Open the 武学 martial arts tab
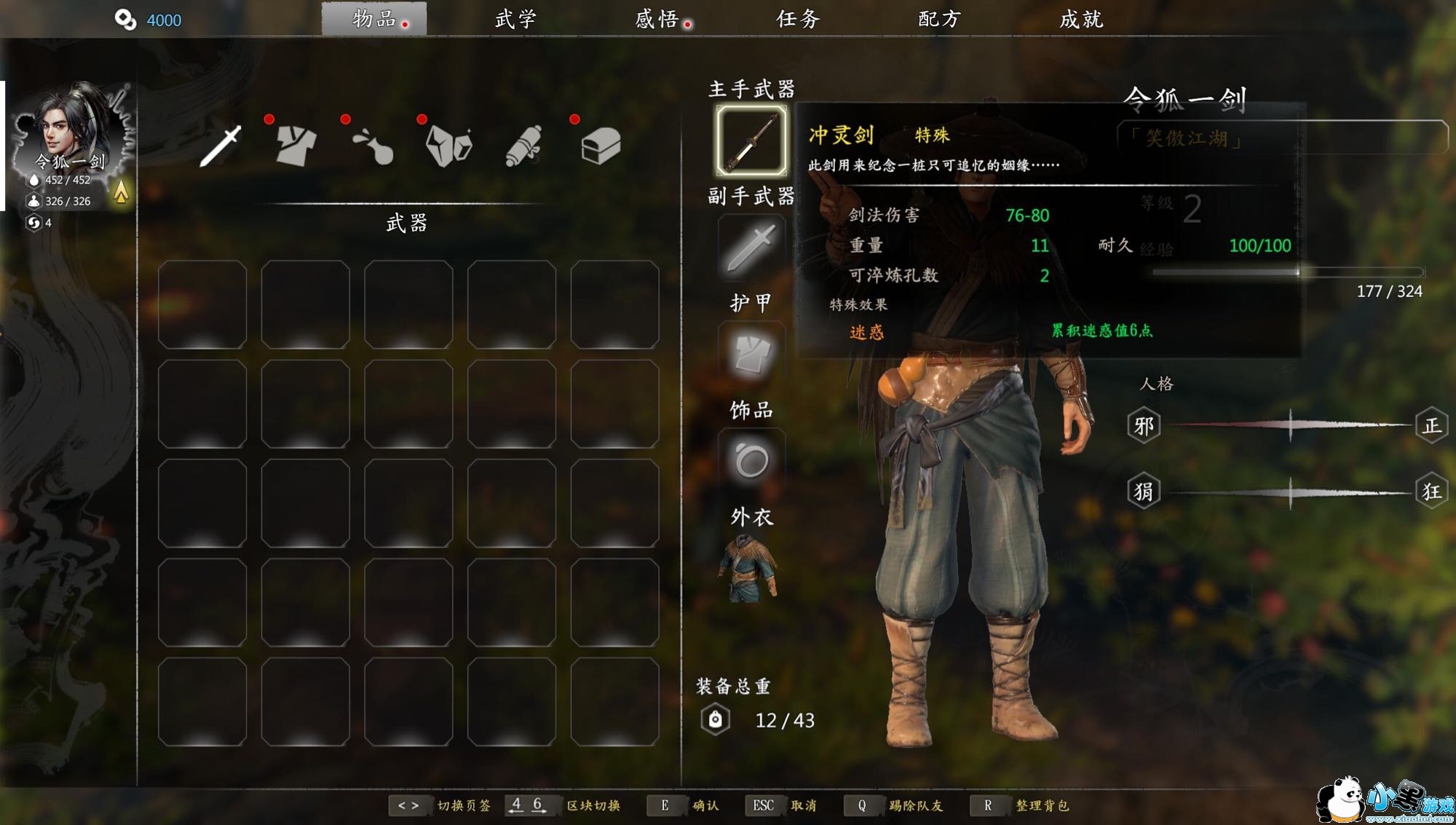1456x825 pixels. tap(515, 19)
